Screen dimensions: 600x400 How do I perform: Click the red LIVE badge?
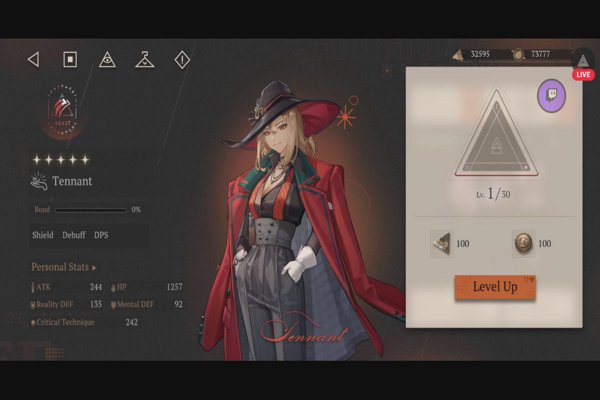[x=584, y=75]
